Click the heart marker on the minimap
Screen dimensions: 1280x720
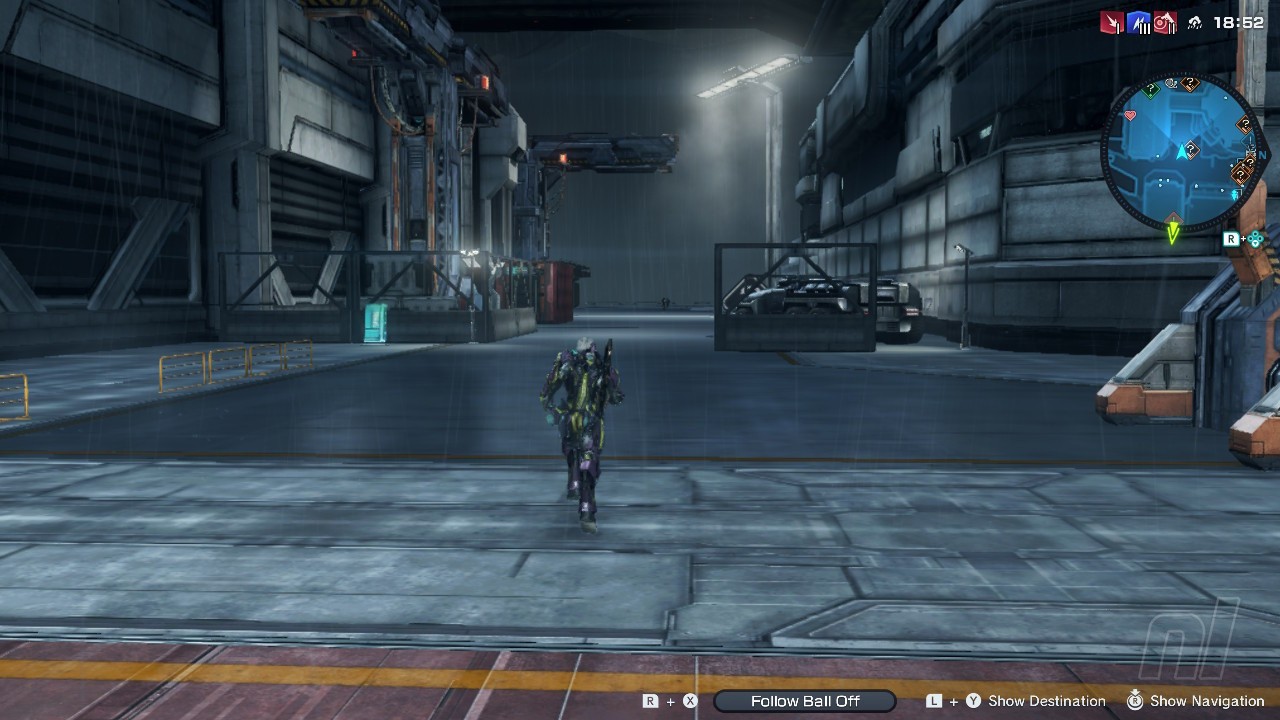(1131, 116)
